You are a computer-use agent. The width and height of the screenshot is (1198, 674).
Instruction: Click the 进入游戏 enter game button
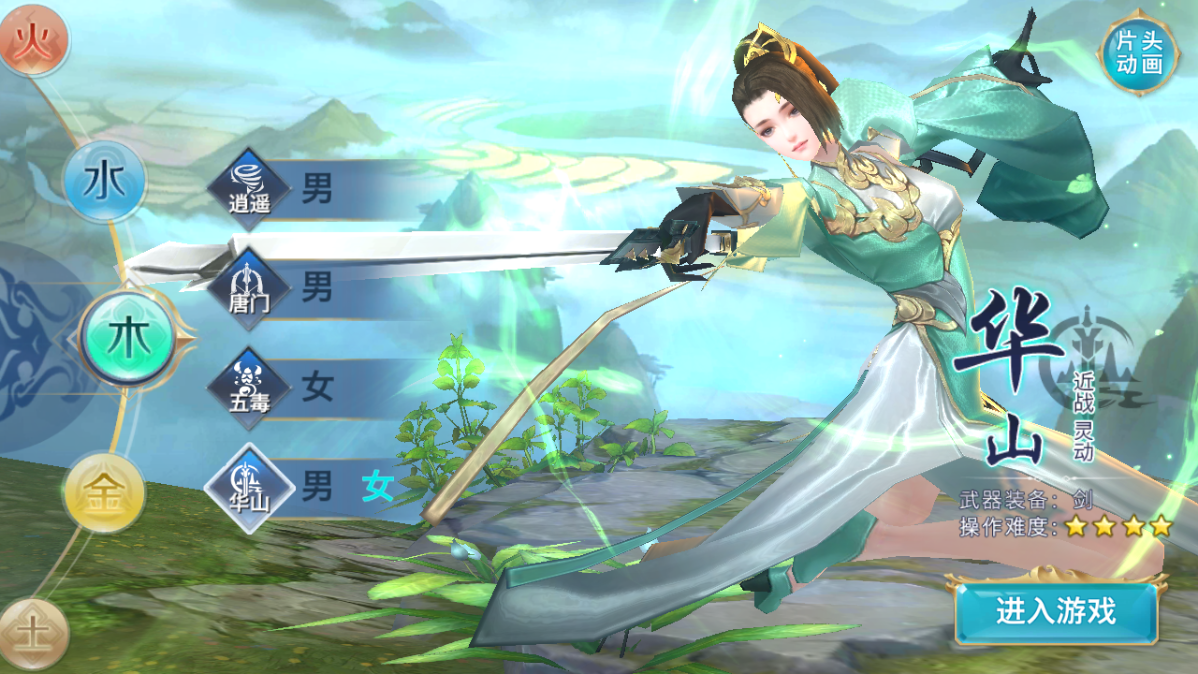1055,611
